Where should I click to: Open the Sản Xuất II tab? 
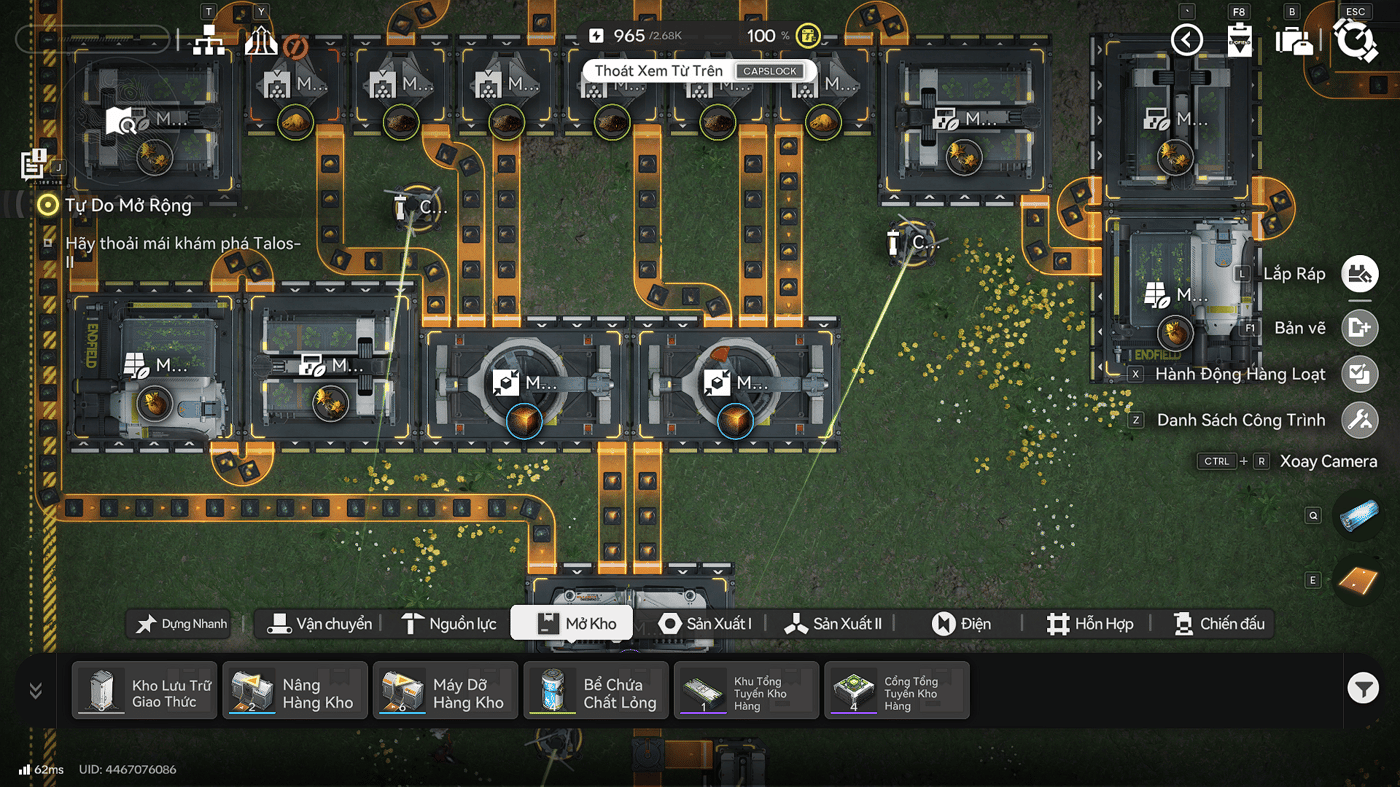pyautogui.click(x=833, y=624)
